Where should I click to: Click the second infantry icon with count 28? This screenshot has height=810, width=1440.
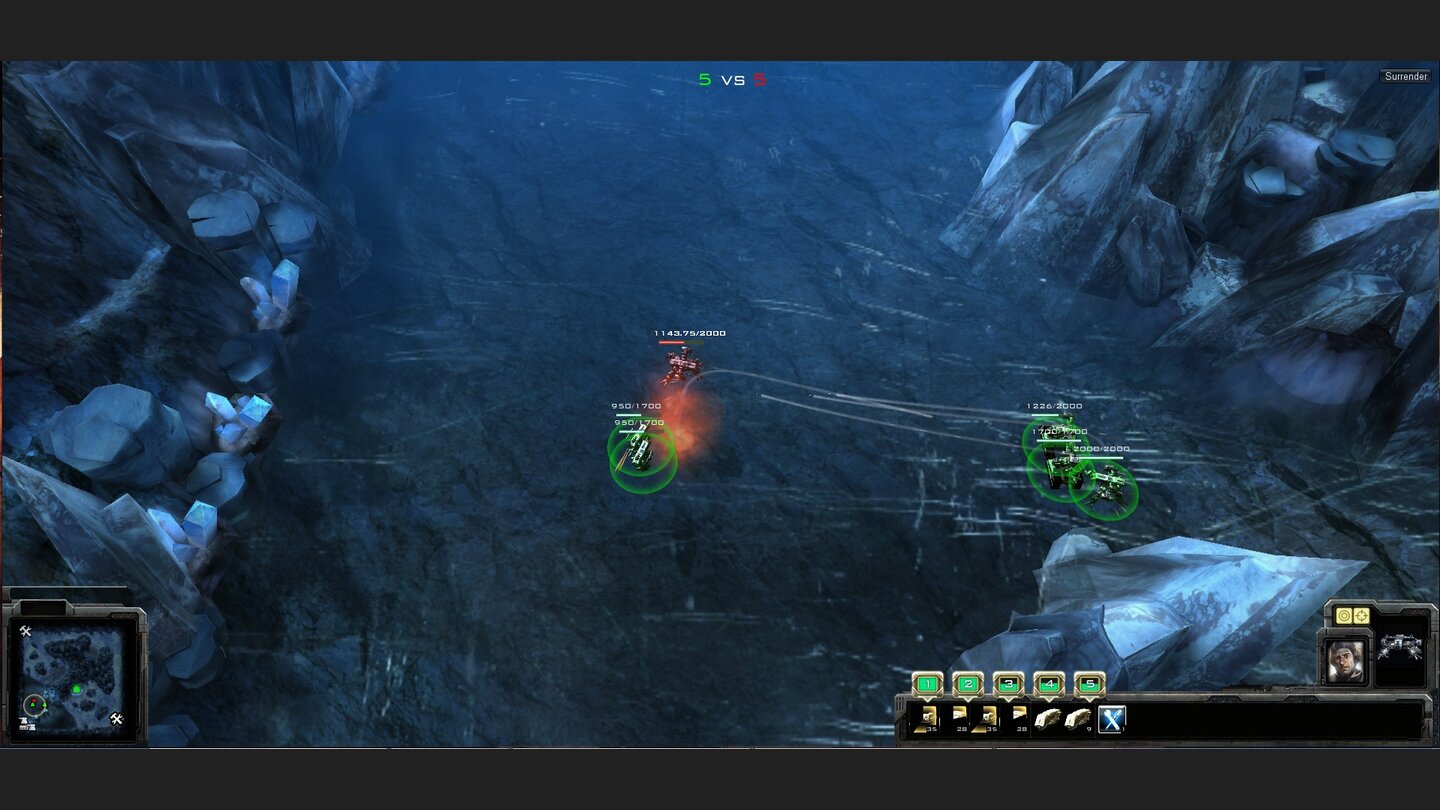pos(1018,717)
